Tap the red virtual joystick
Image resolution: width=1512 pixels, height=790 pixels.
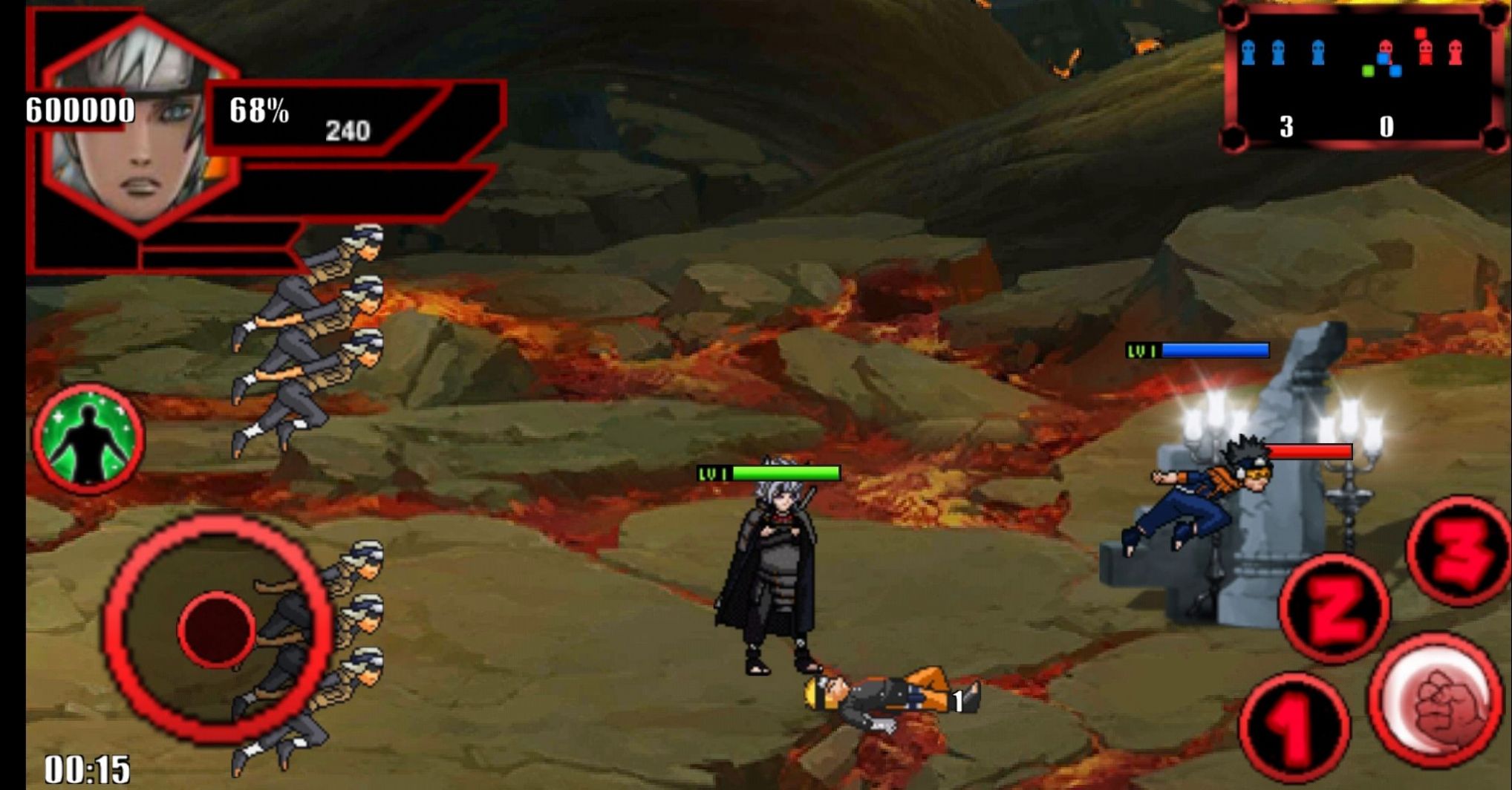[216, 630]
